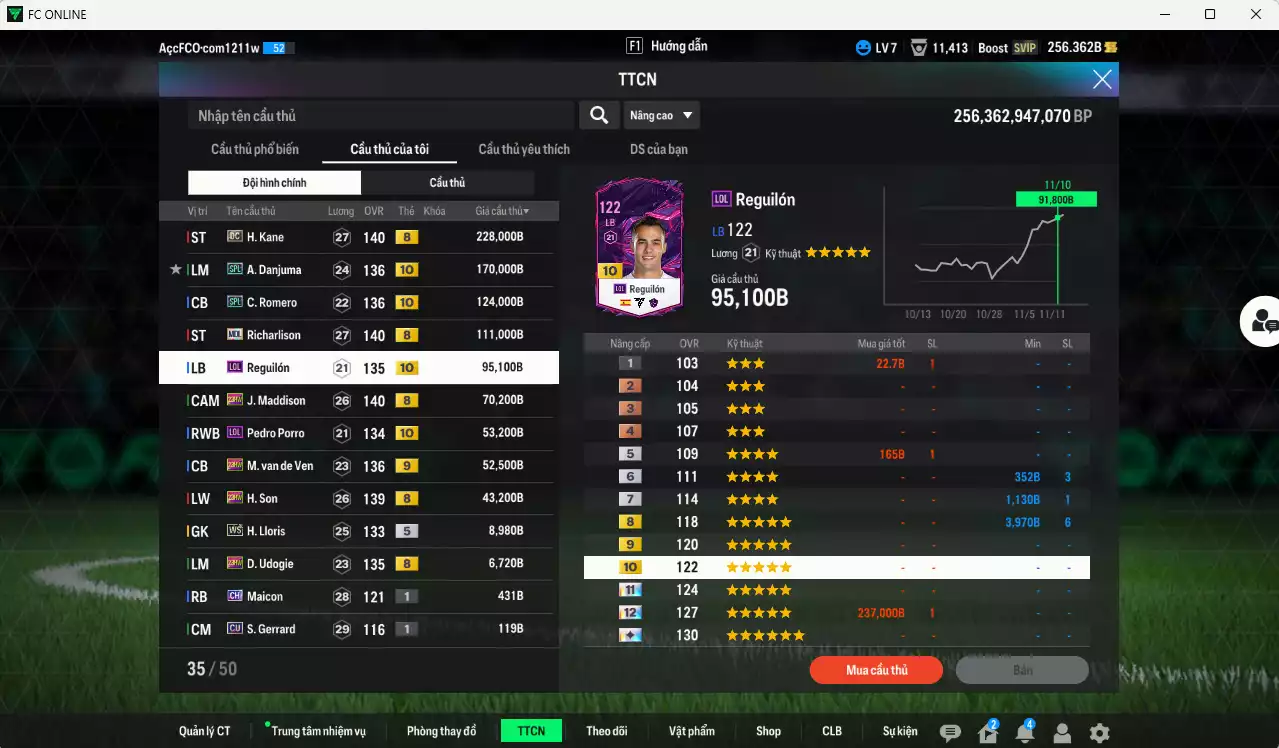Type in the player name search field
1279x748 pixels.
pyautogui.click(x=380, y=116)
